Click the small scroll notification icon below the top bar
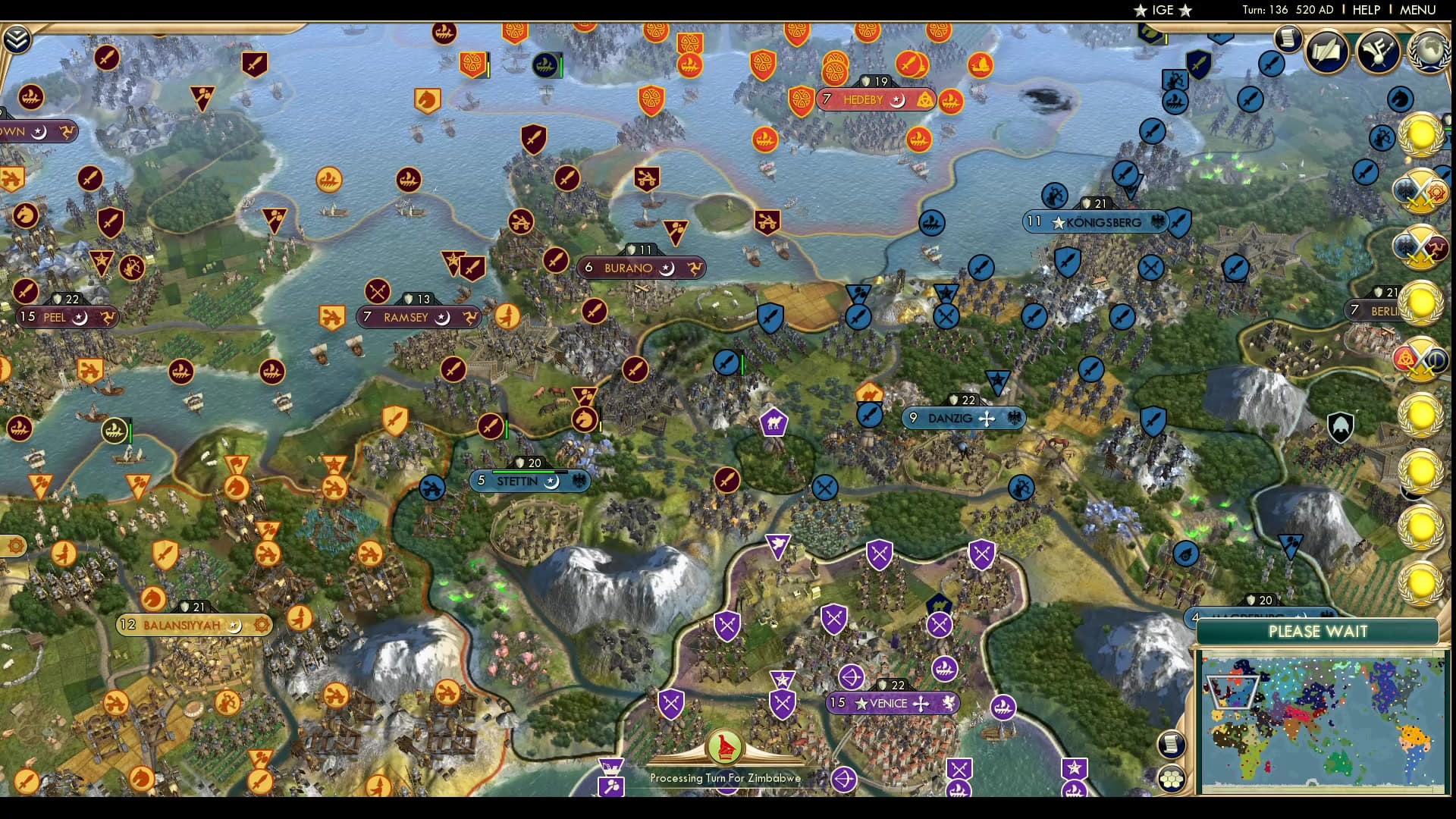1456x819 pixels. [1287, 36]
